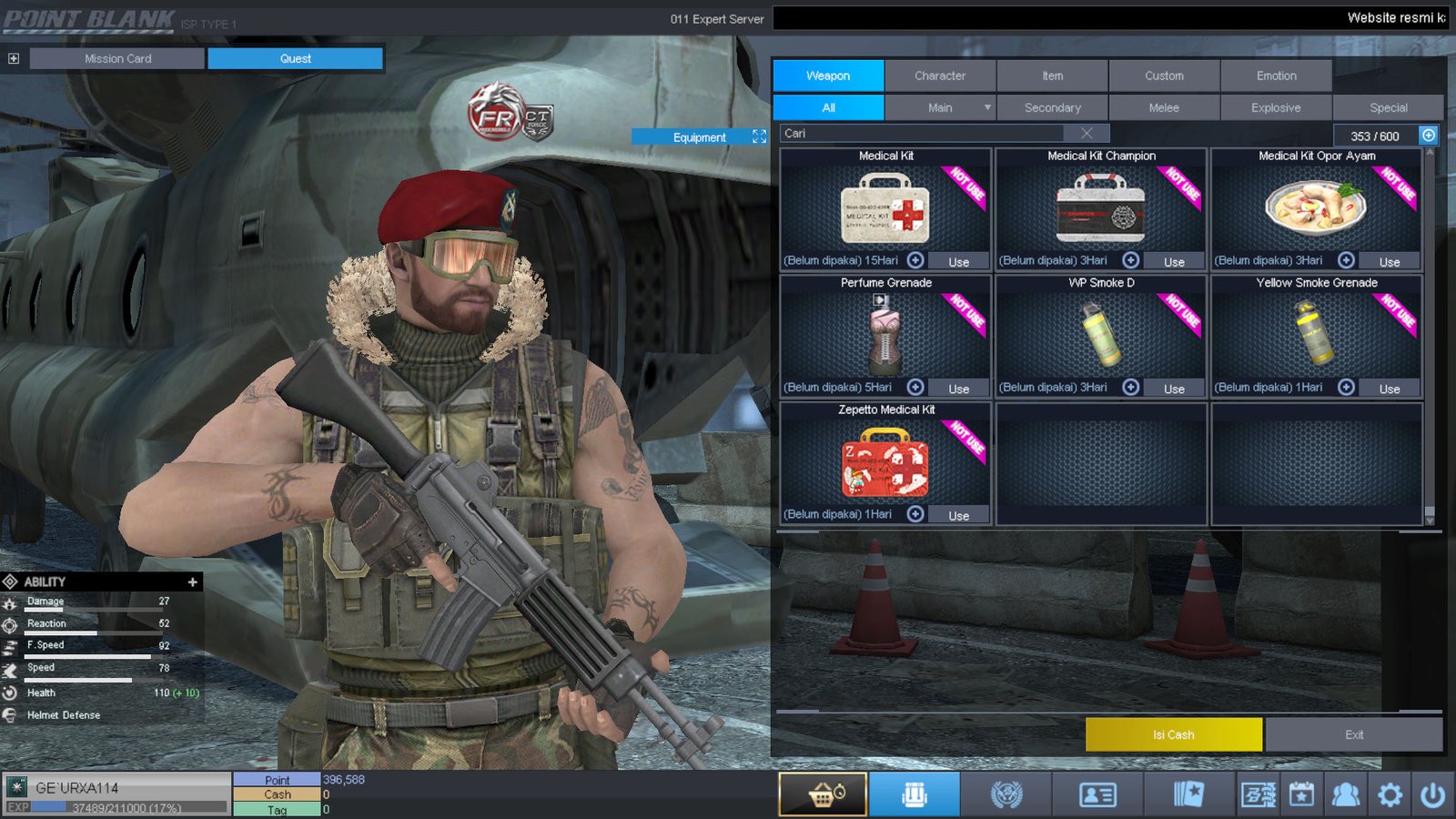Open the shop basket icon
Image resolution: width=1456 pixels, height=819 pixels.
pyautogui.click(x=823, y=794)
